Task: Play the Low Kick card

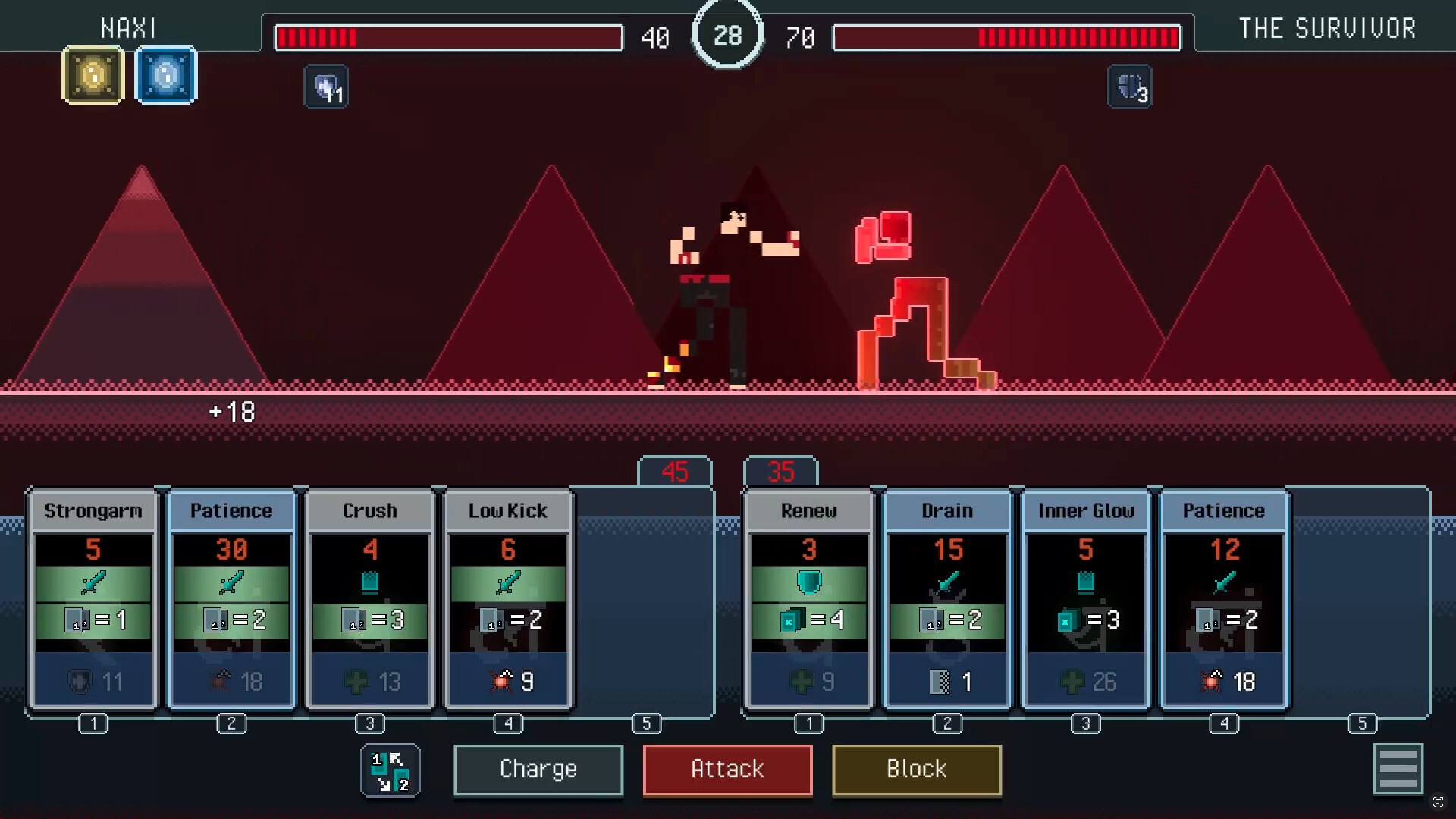Action: (x=508, y=599)
